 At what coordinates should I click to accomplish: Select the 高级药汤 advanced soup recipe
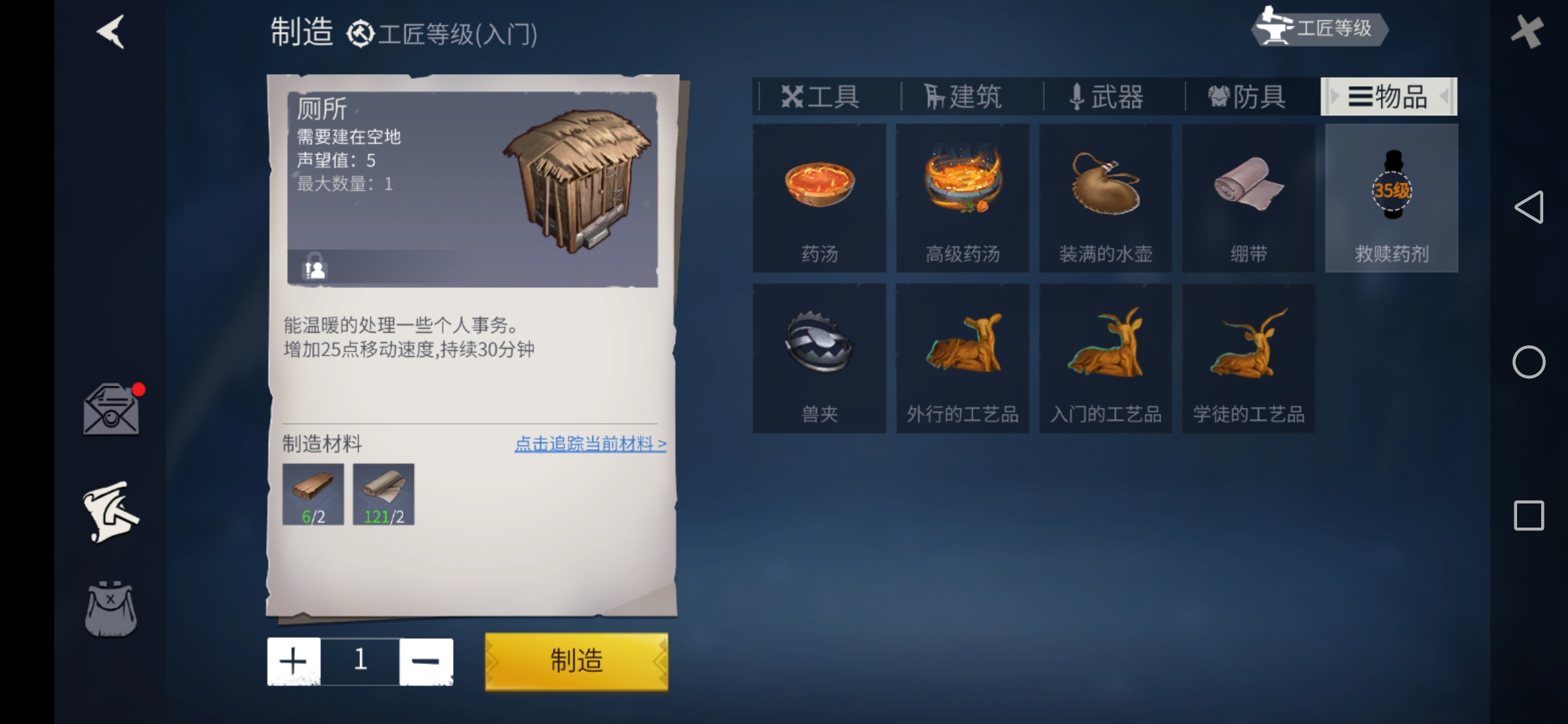click(962, 198)
